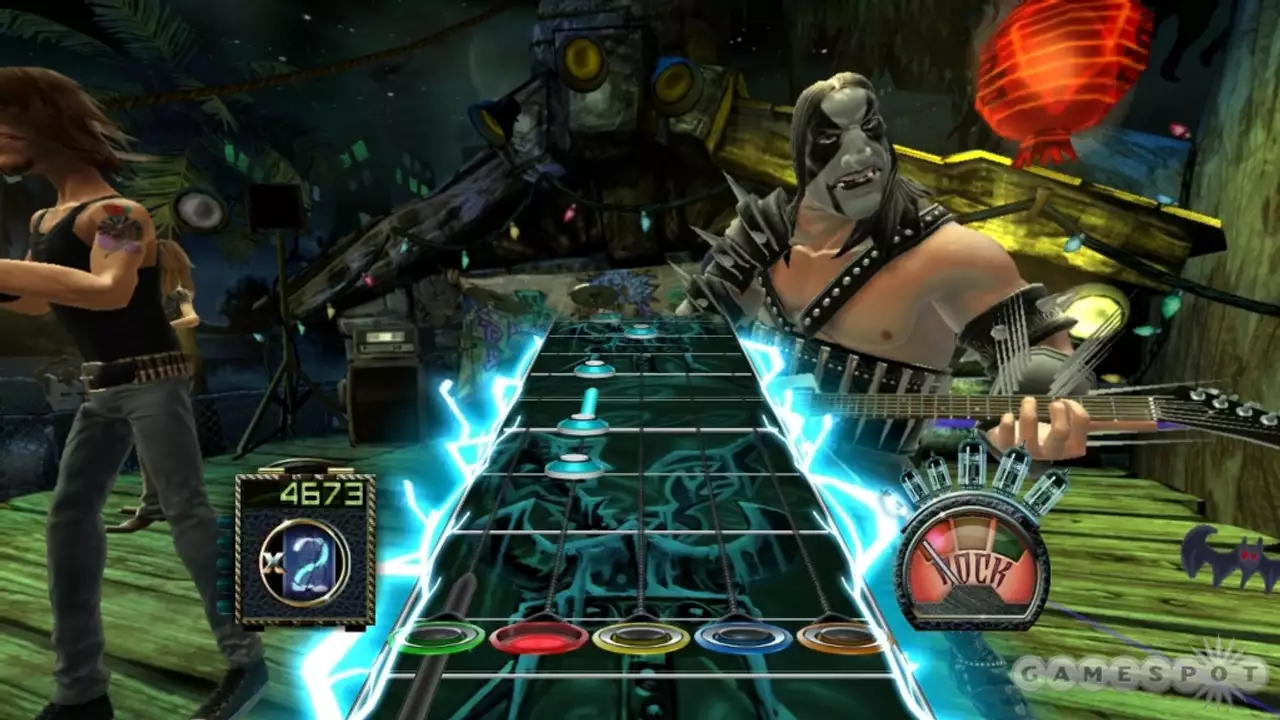Click the leftmost amp tube above the Rock meter
Viewport: 1280px width, 720px height.
coord(912,483)
